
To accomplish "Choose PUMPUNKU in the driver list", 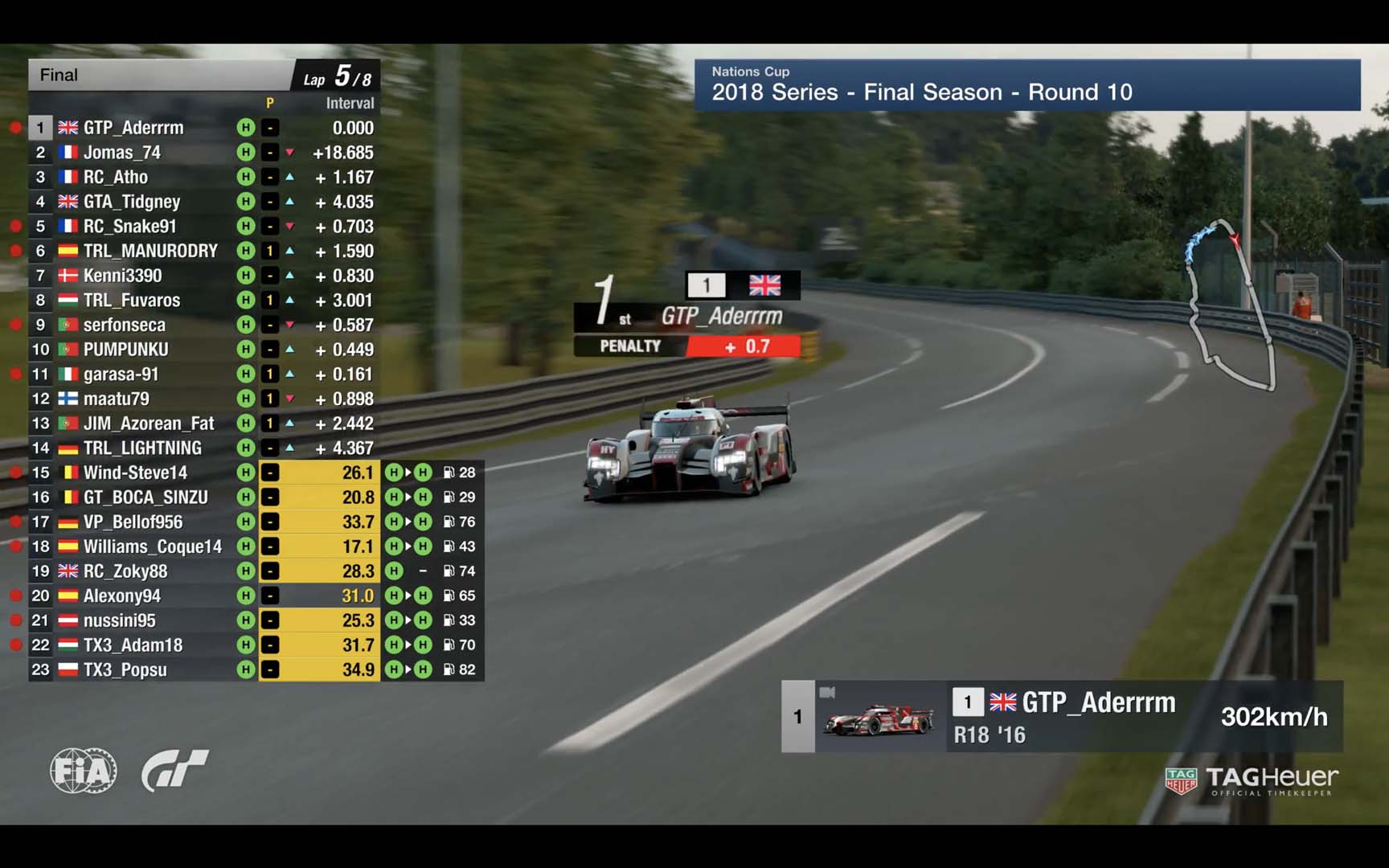I will pyautogui.click(x=126, y=350).
